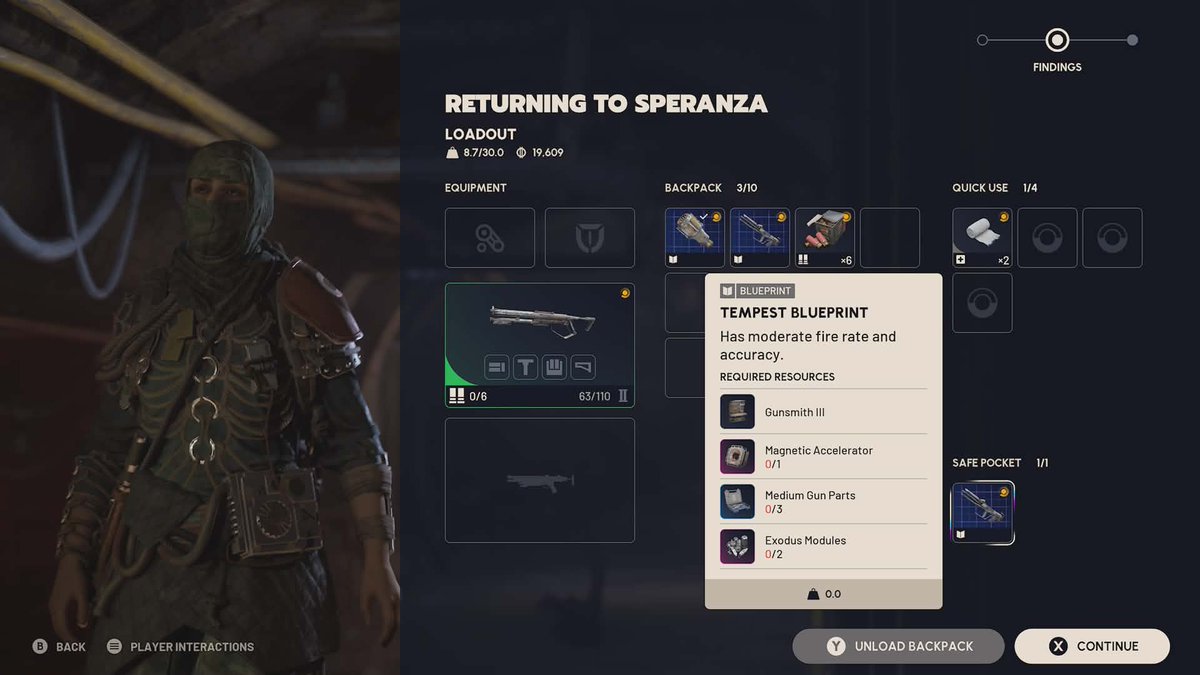This screenshot has height=675, width=1200.
Task: Select the equipped shotgun weapon slot
Action: tap(539, 330)
